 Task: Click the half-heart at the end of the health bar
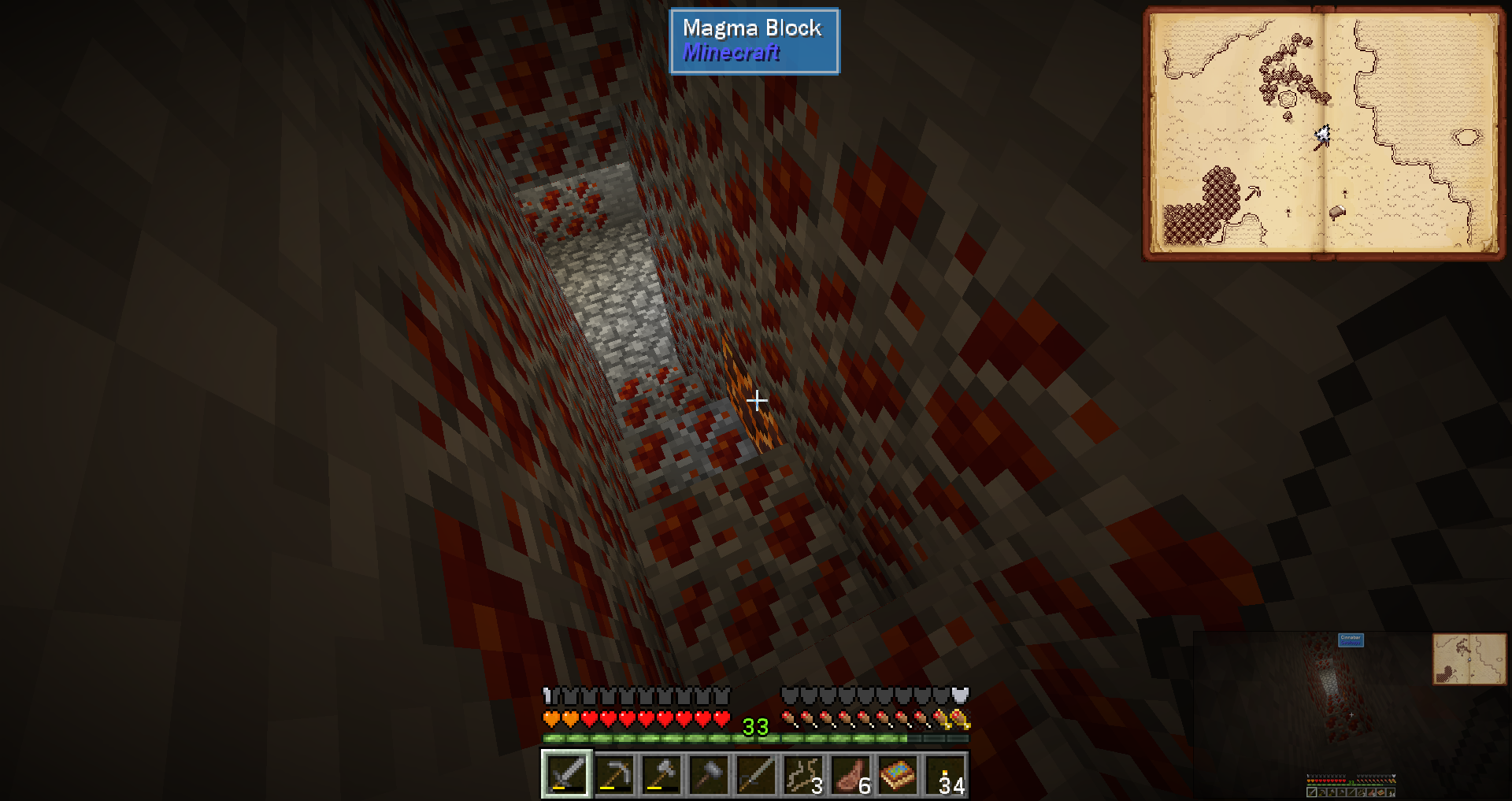coord(721,718)
